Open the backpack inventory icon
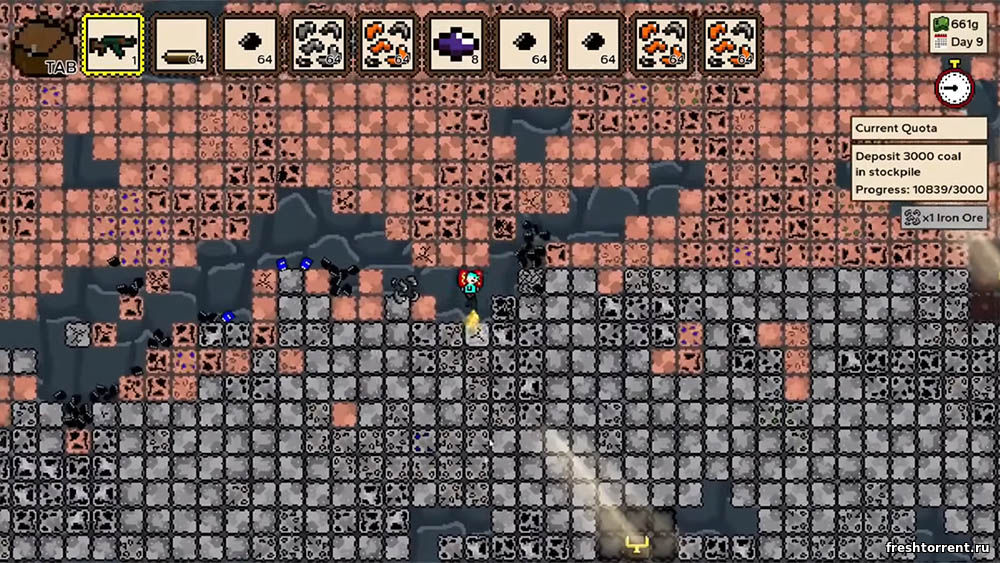Screen dimensions: 1000x563 (44, 45)
